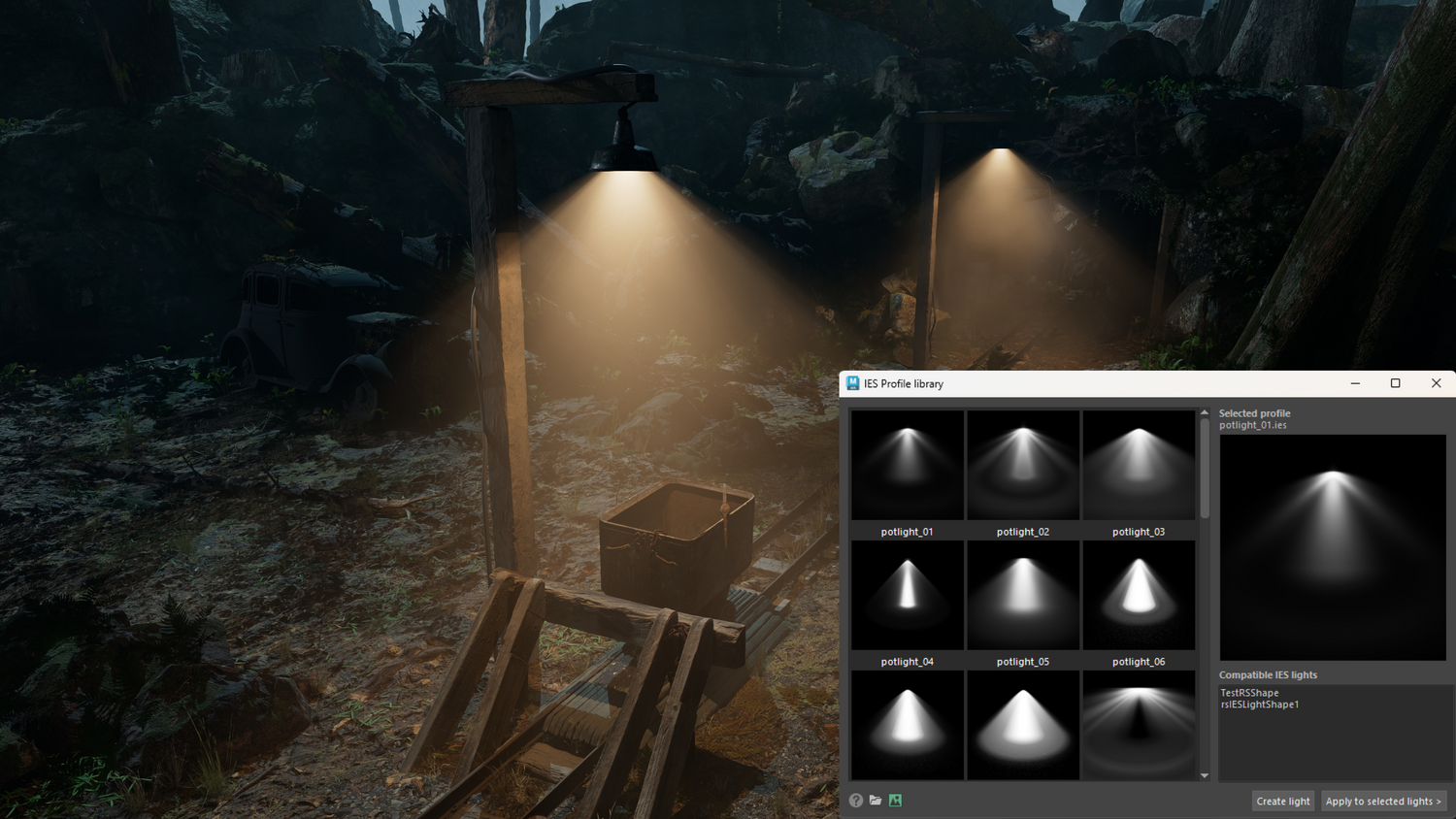Image resolution: width=1456 pixels, height=819 pixels.
Task: Click the scrollbar up arrow
Action: tap(1205, 413)
